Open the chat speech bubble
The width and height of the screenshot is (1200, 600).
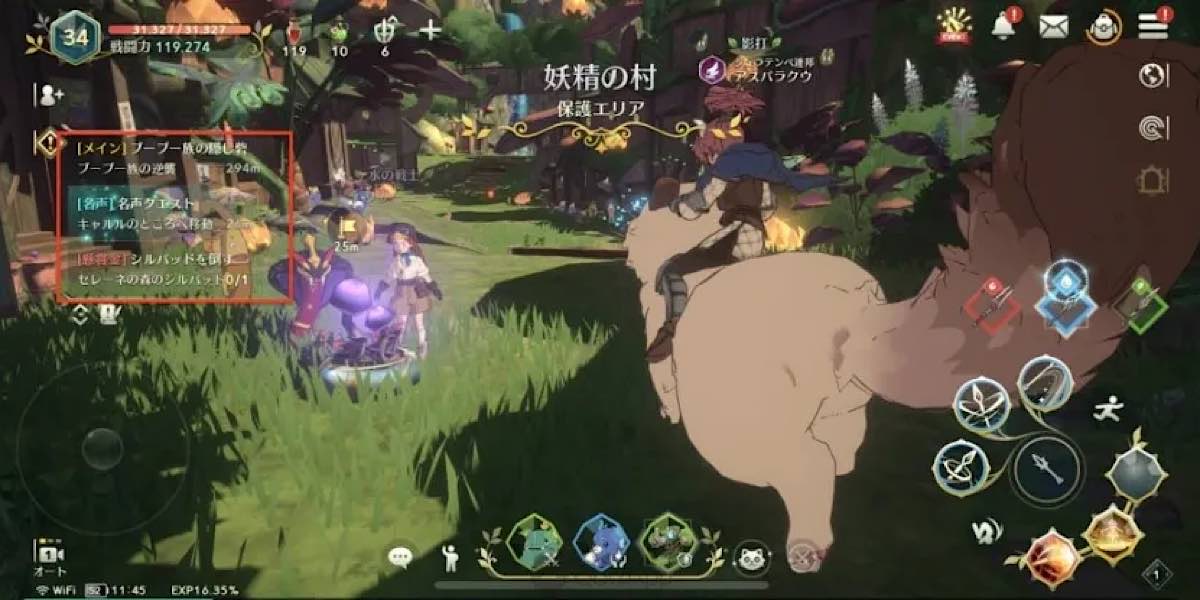click(401, 556)
